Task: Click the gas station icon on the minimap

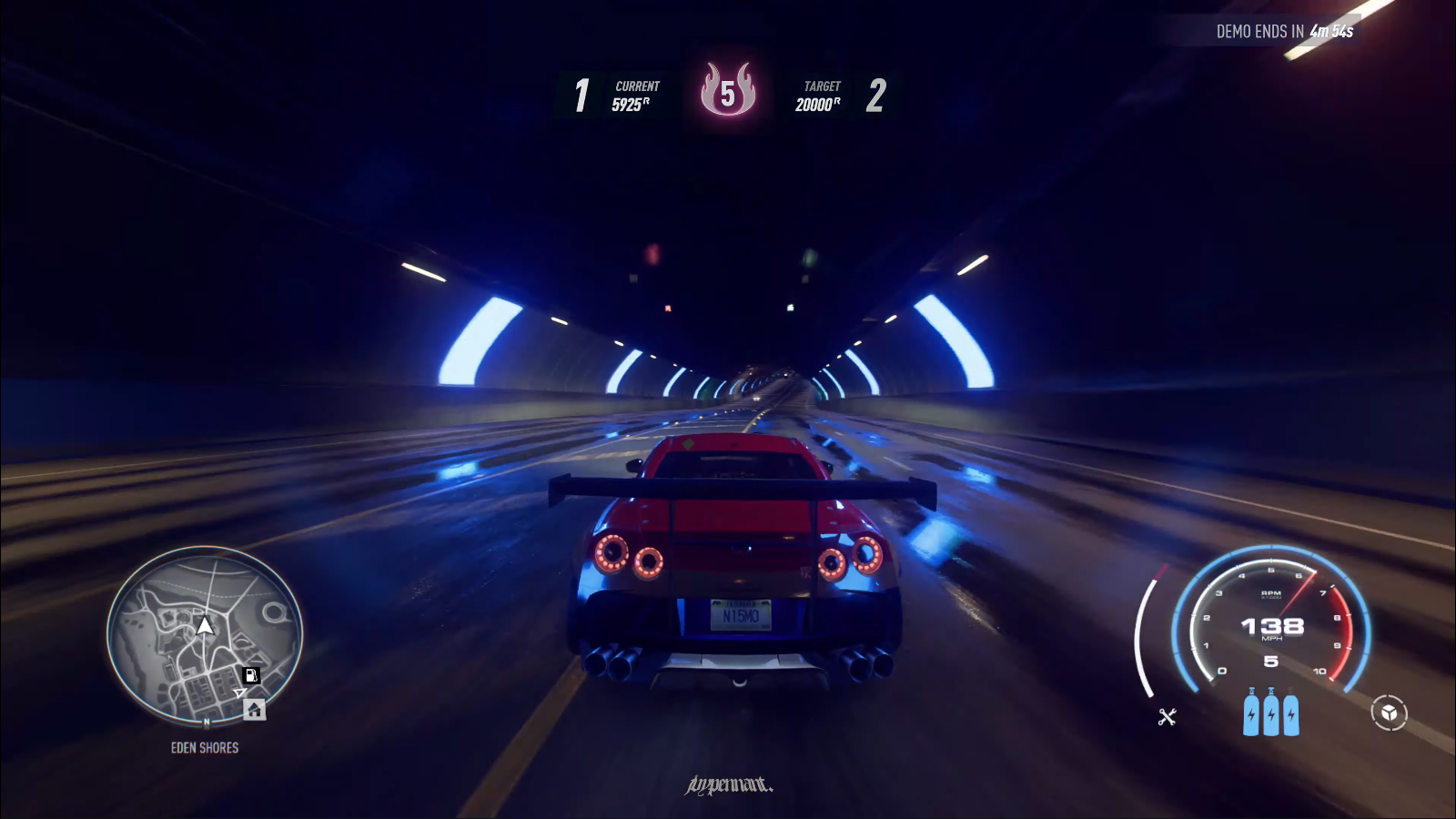Action: [x=251, y=675]
